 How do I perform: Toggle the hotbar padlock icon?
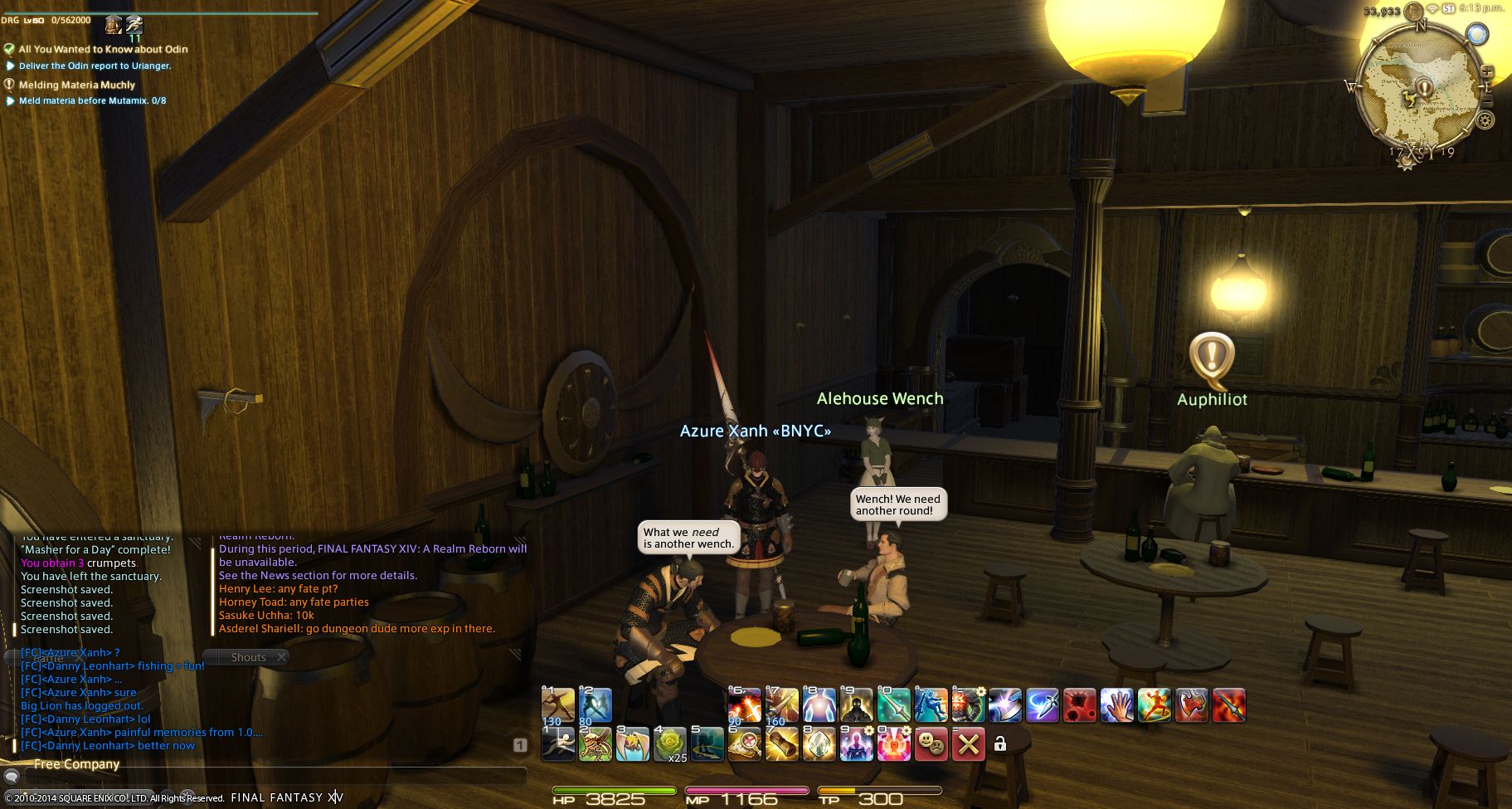1000,744
